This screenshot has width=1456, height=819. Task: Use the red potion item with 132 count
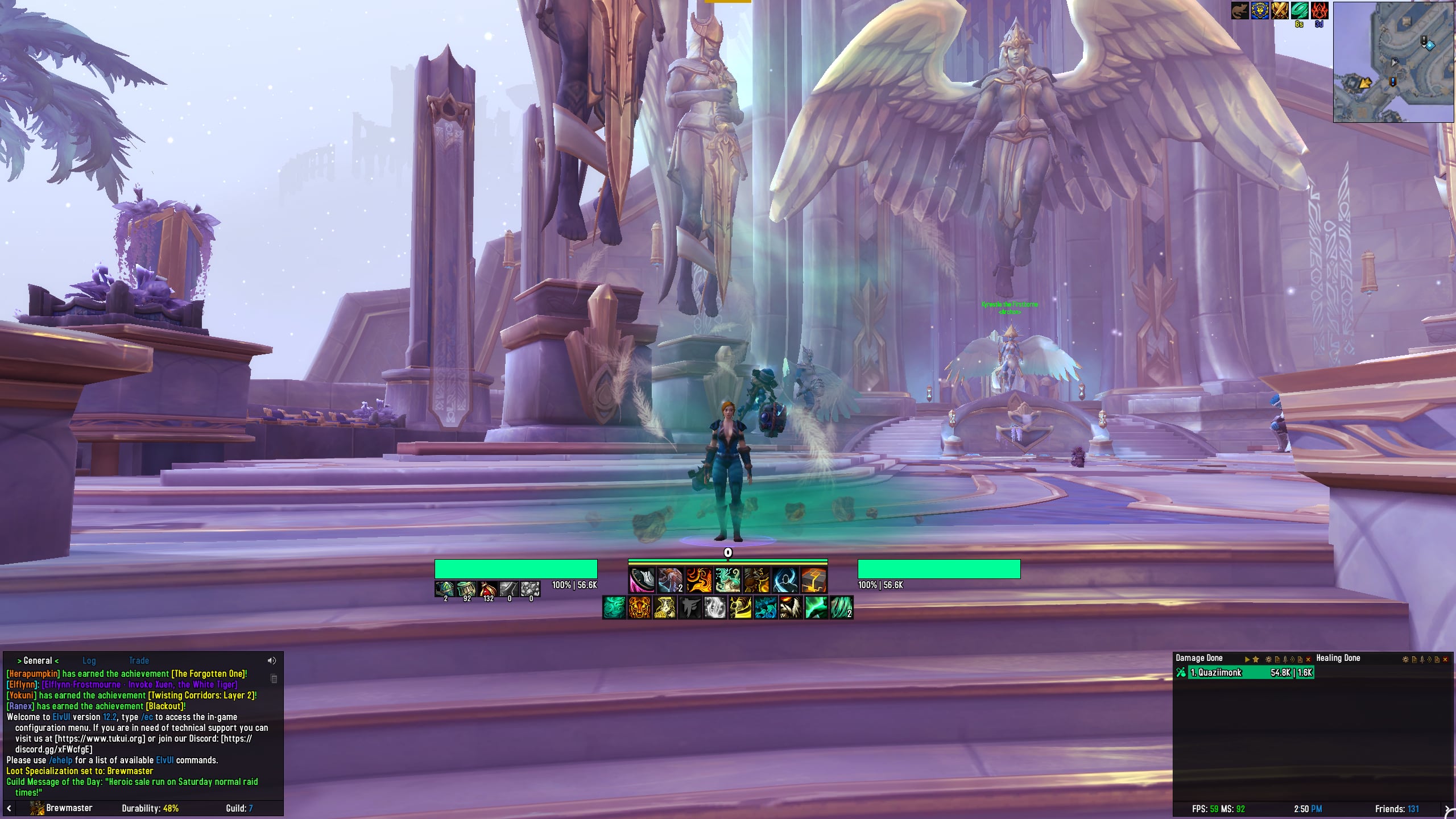487,589
